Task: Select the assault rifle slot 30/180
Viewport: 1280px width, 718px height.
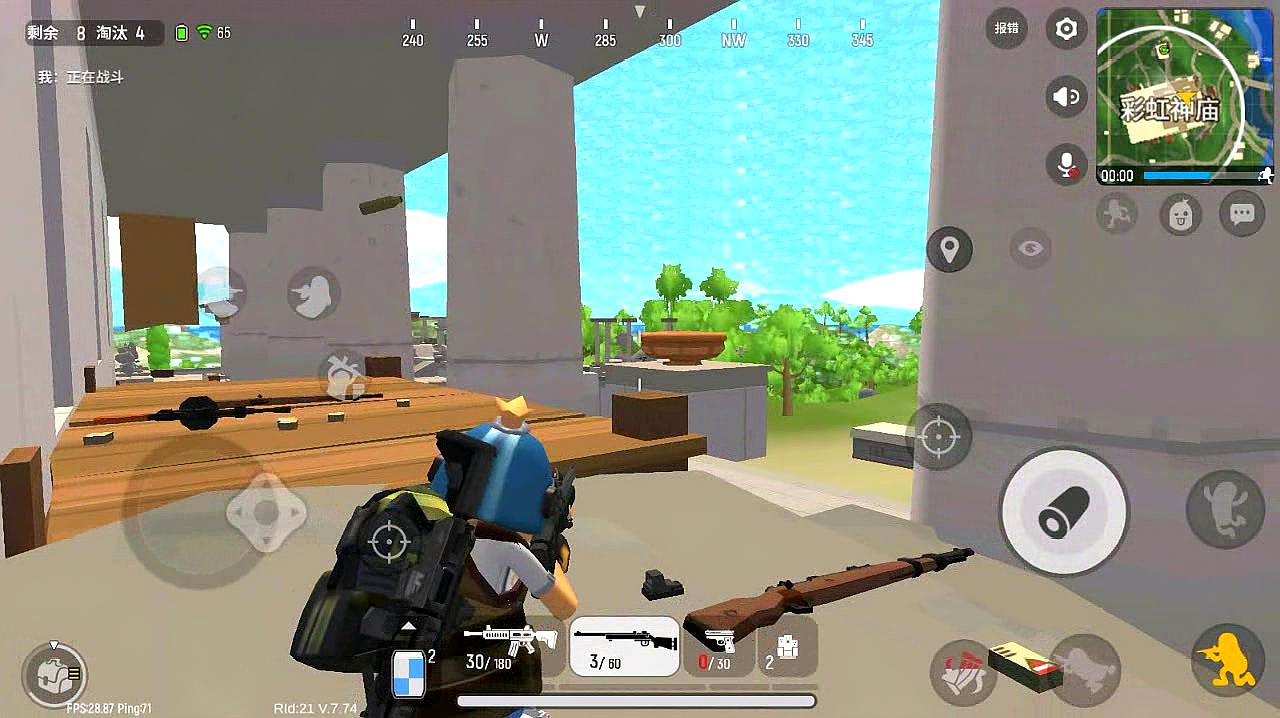Action: 510,646
